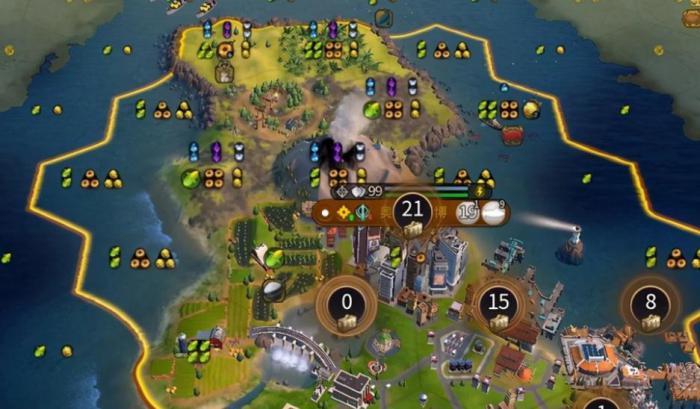Choose the briefcase marker showing 0
The image size is (700, 409).
[347, 305]
